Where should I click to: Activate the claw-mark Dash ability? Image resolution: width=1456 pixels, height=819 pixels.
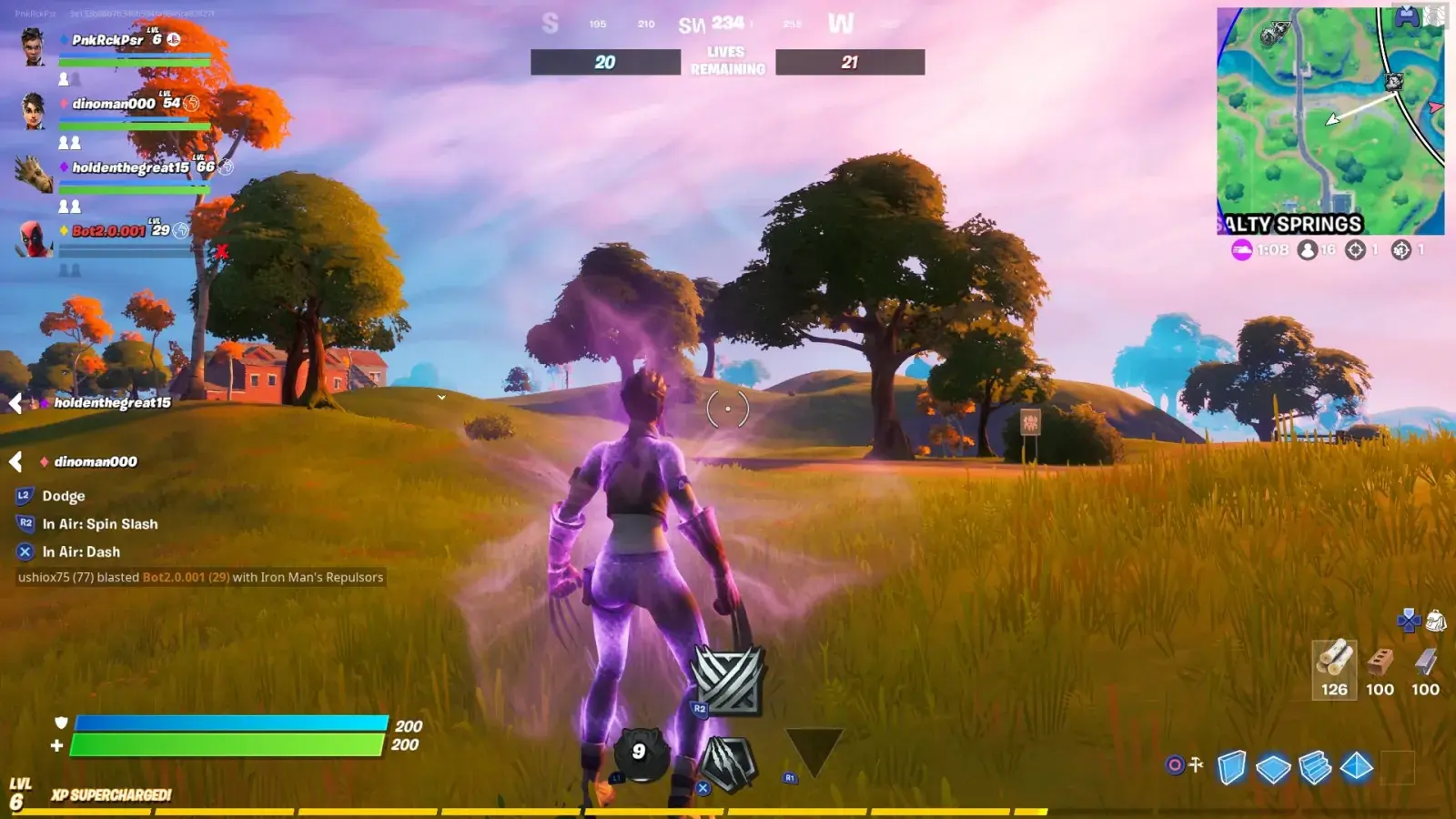click(x=727, y=763)
